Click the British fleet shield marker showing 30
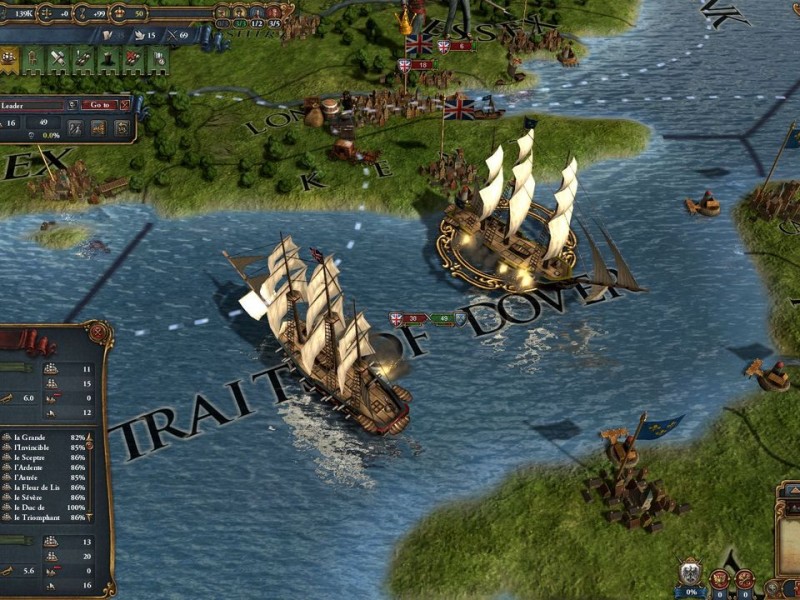 [x=397, y=319]
